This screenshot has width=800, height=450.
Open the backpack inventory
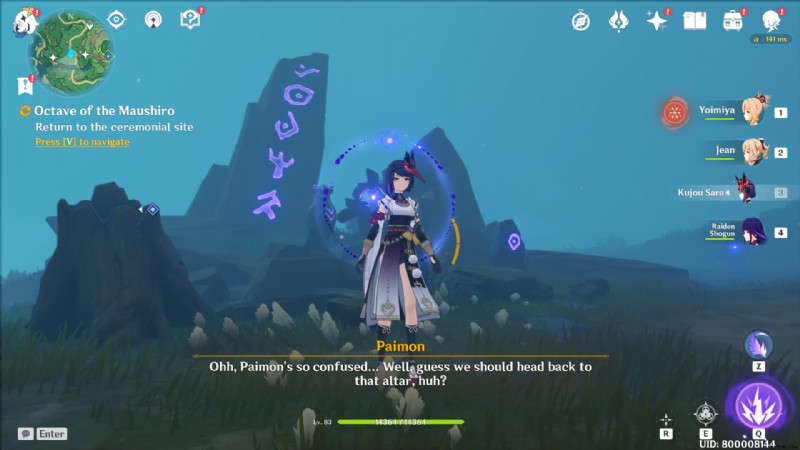click(733, 20)
